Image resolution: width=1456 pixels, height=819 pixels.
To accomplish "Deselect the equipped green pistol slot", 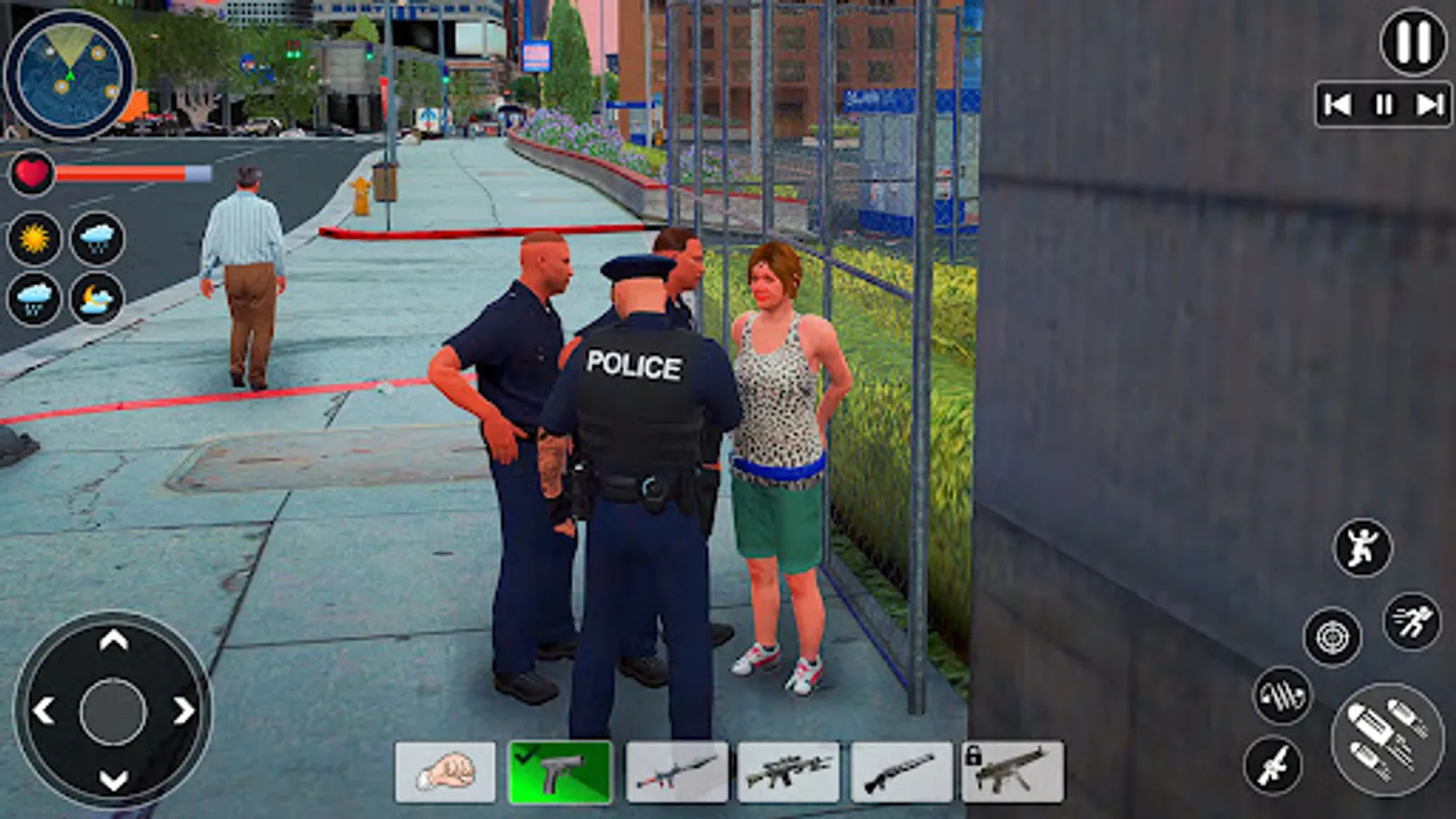I will [x=559, y=770].
